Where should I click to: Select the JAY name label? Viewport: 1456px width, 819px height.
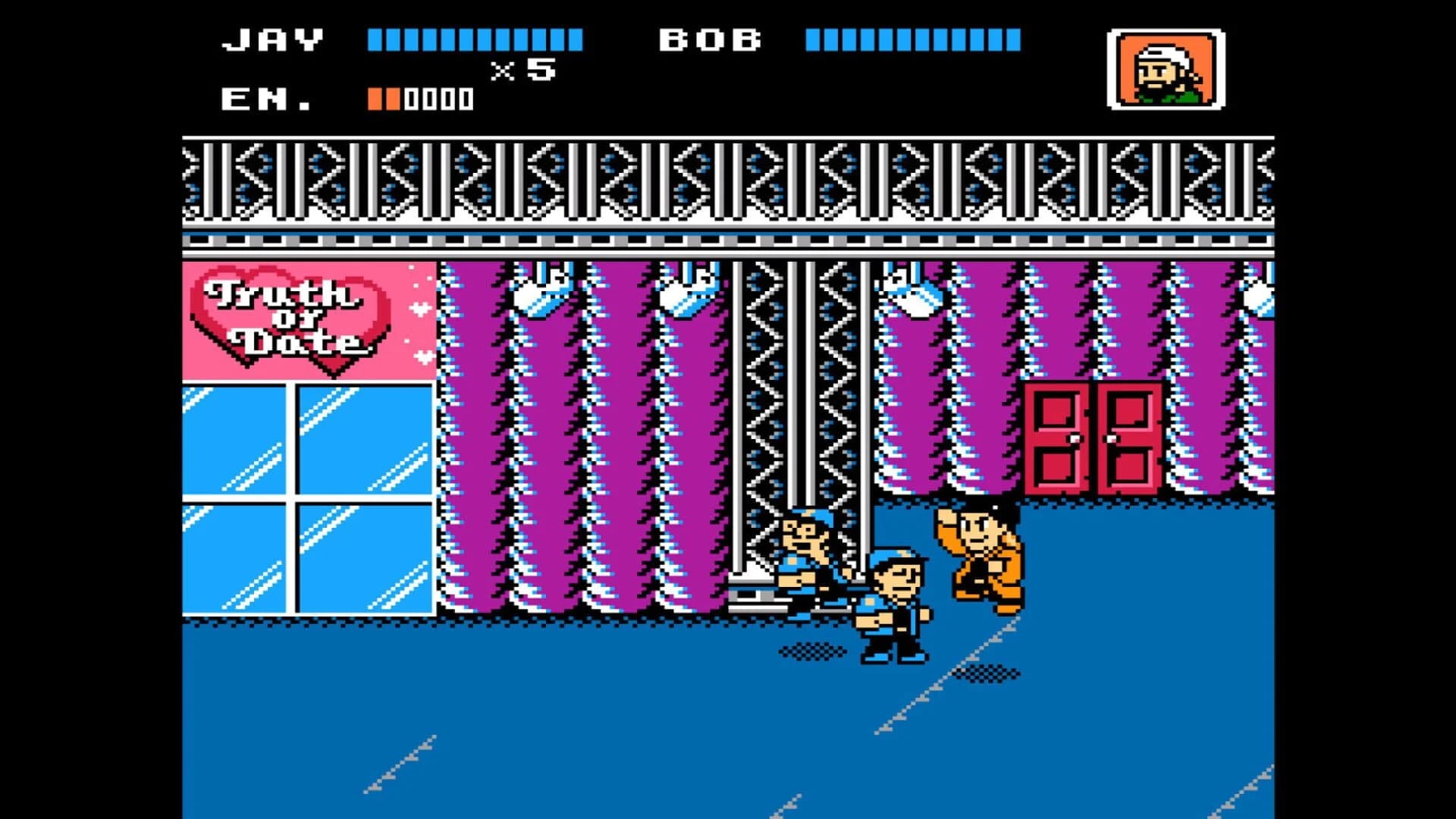[x=269, y=38]
